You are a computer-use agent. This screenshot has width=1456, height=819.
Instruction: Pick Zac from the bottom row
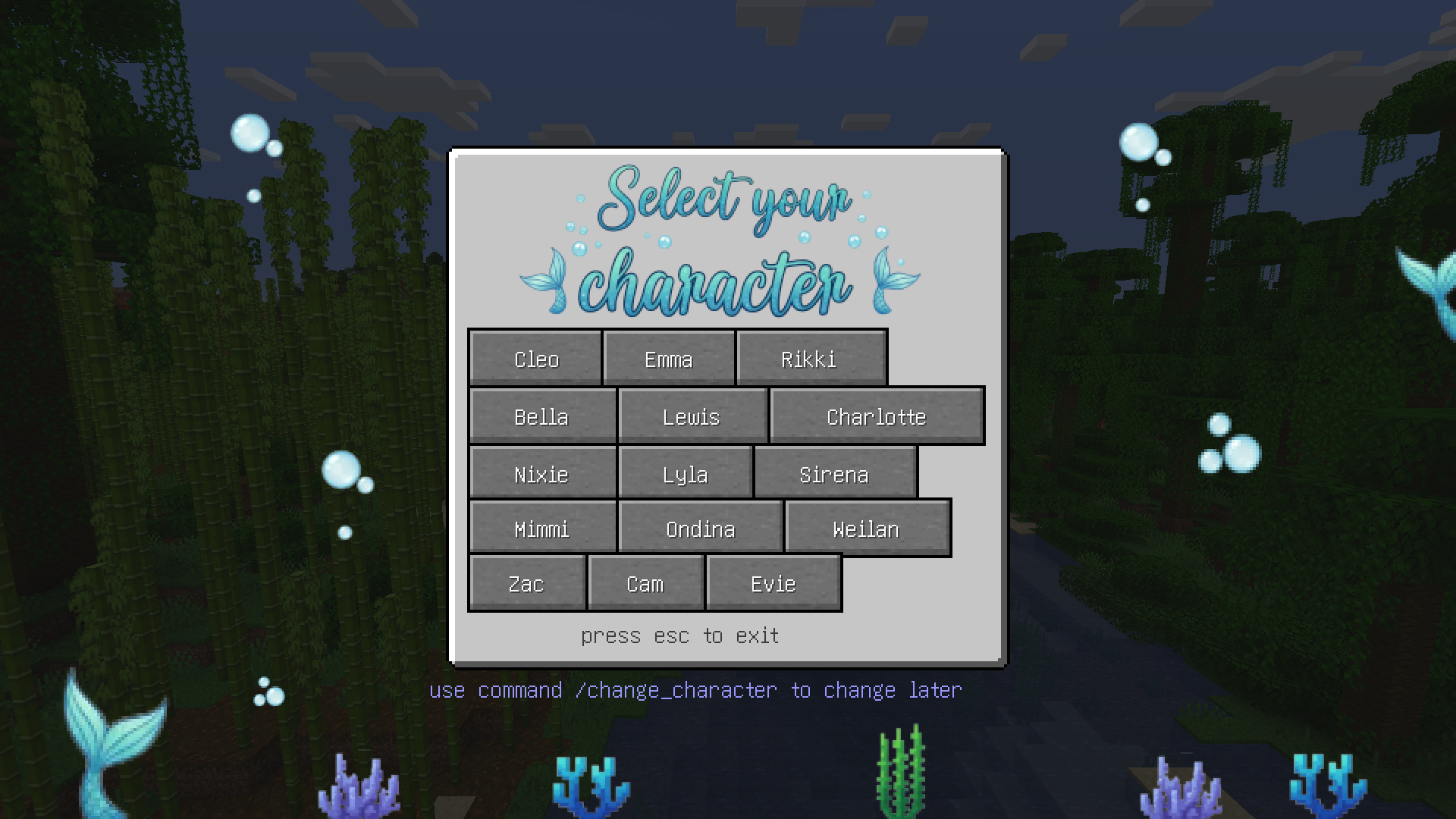(x=526, y=583)
